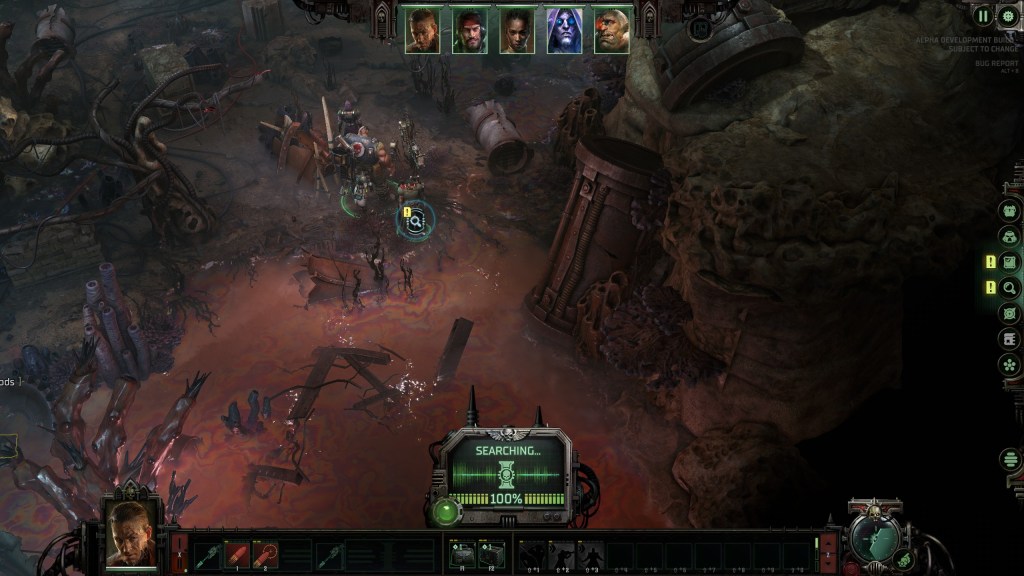Open the magnifying glass search icon in sidebar
Viewport: 1024px width, 576px height.
(1010, 288)
